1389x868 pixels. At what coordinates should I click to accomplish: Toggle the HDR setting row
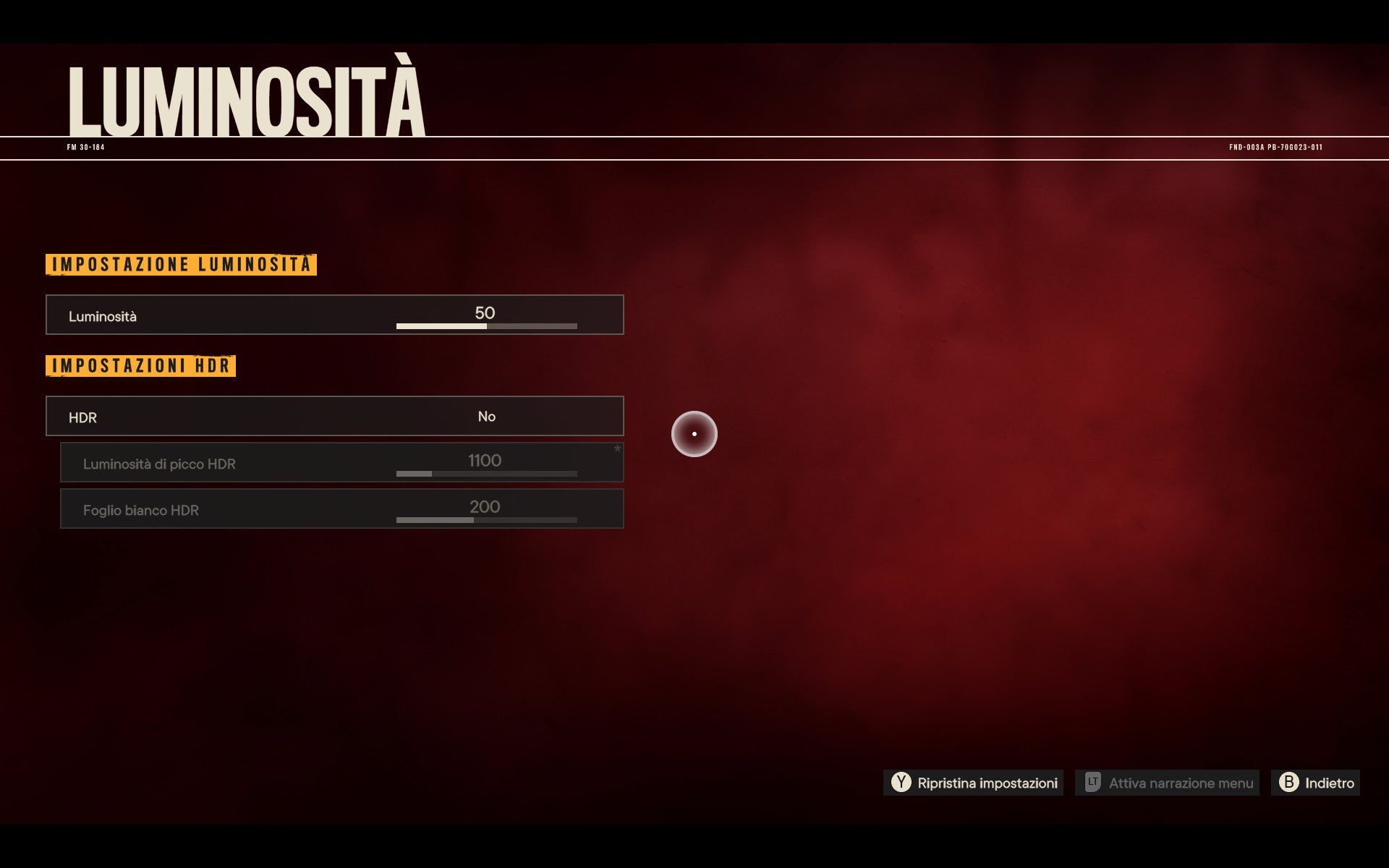pos(334,417)
